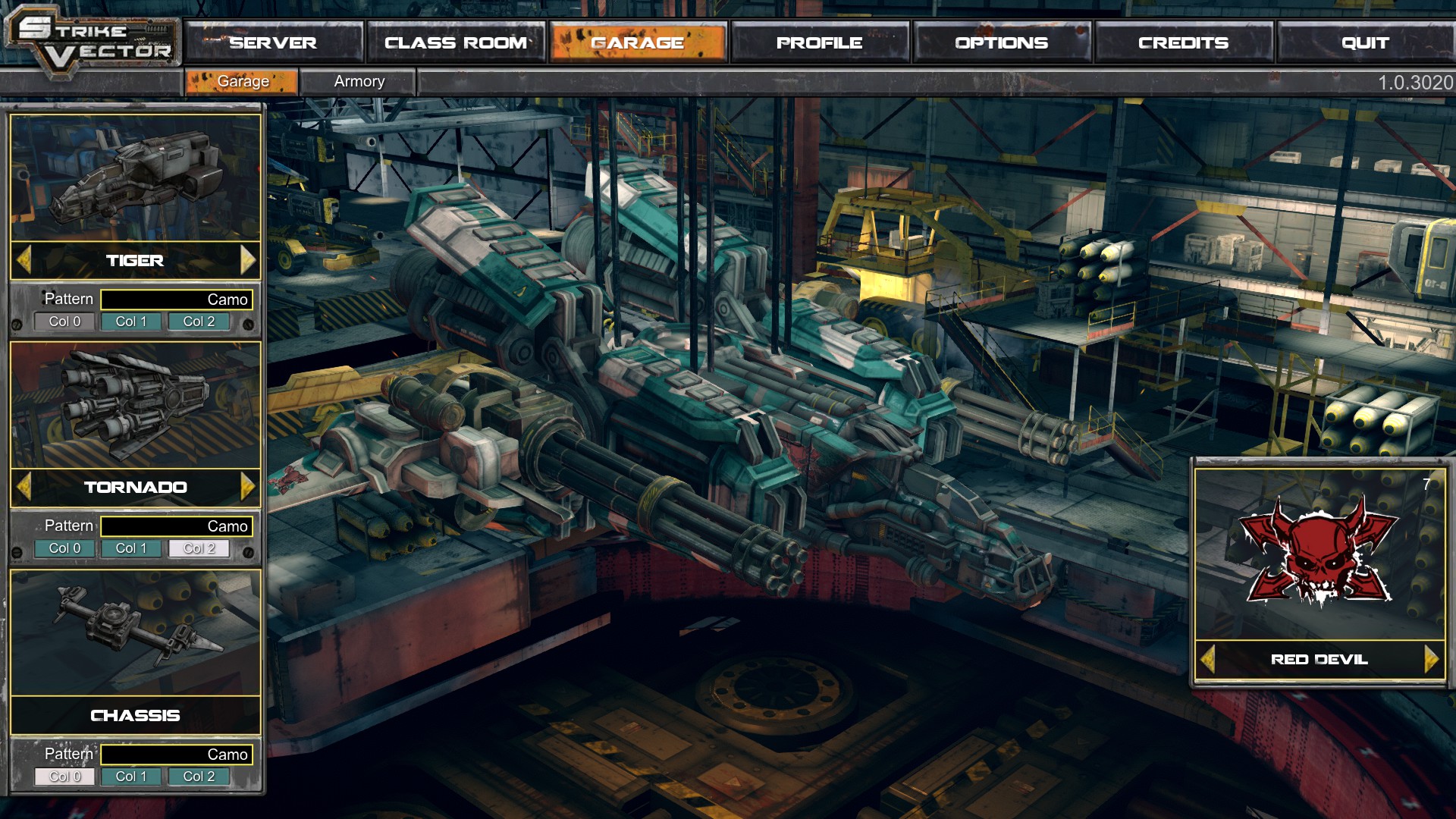Go to the Class Room menu

coord(456,42)
